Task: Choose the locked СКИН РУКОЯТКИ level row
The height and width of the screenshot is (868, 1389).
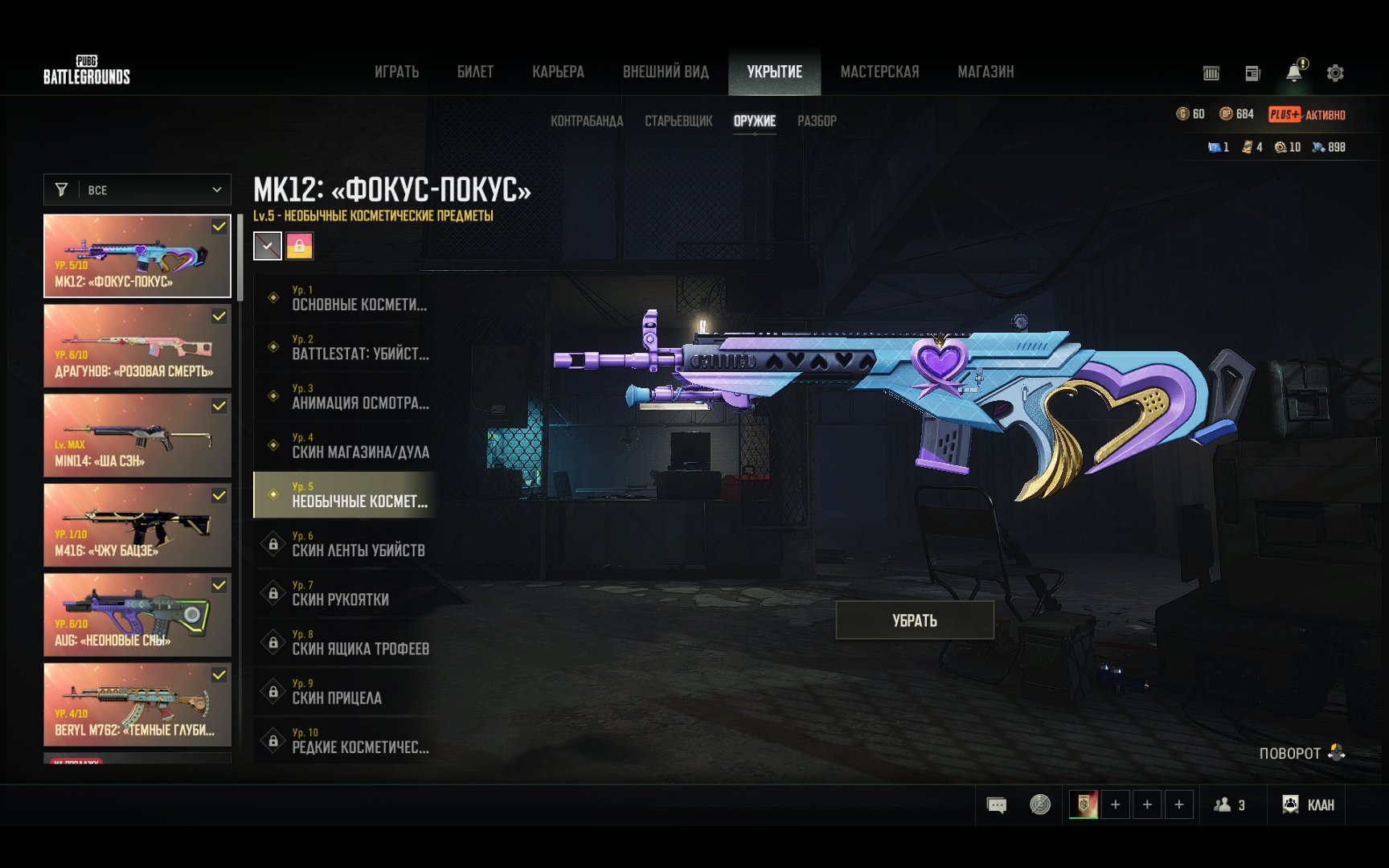Action: pyautogui.click(x=346, y=593)
